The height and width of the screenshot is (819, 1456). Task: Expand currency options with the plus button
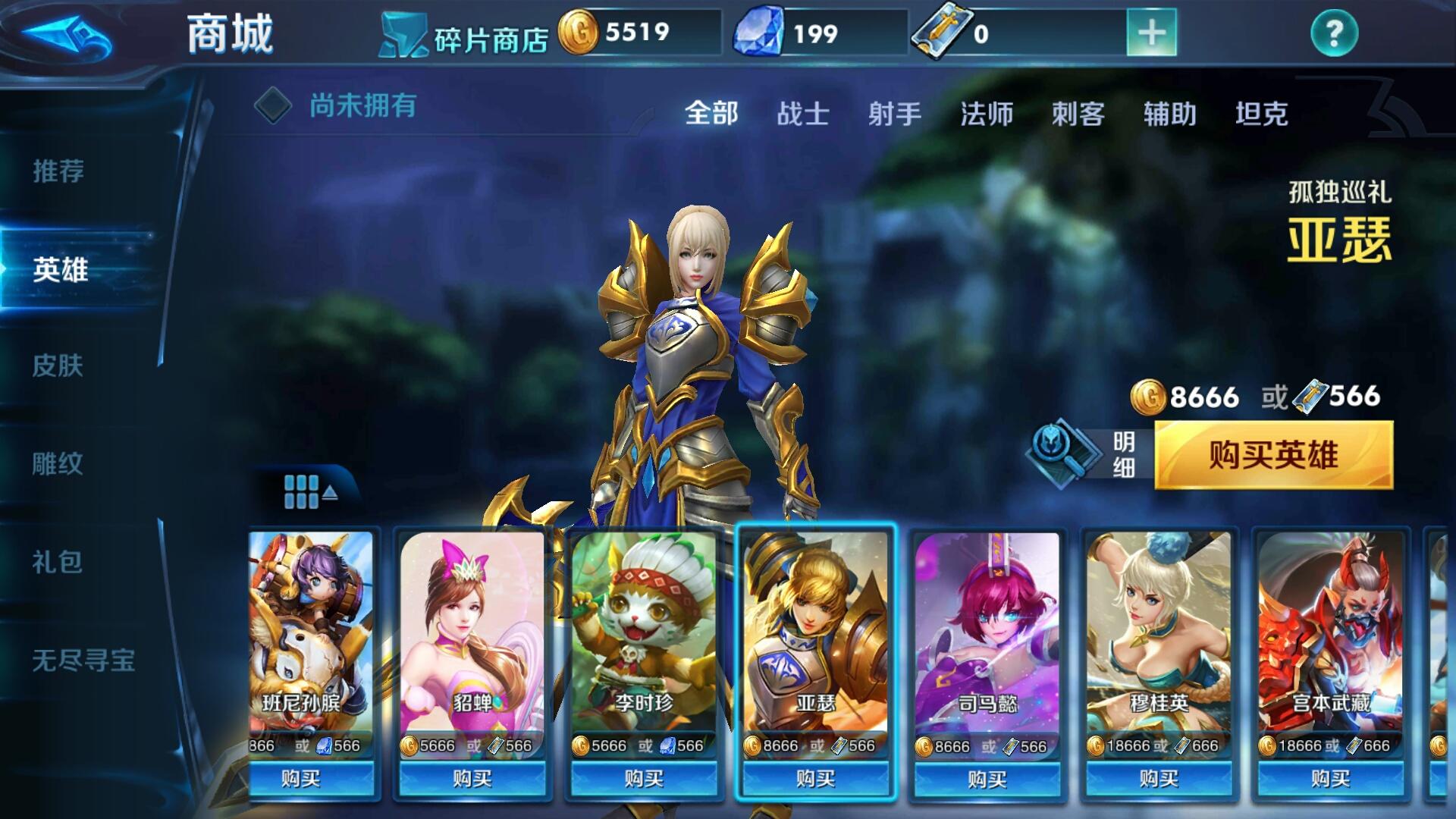pyautogui.click(x=1150, y=32)
